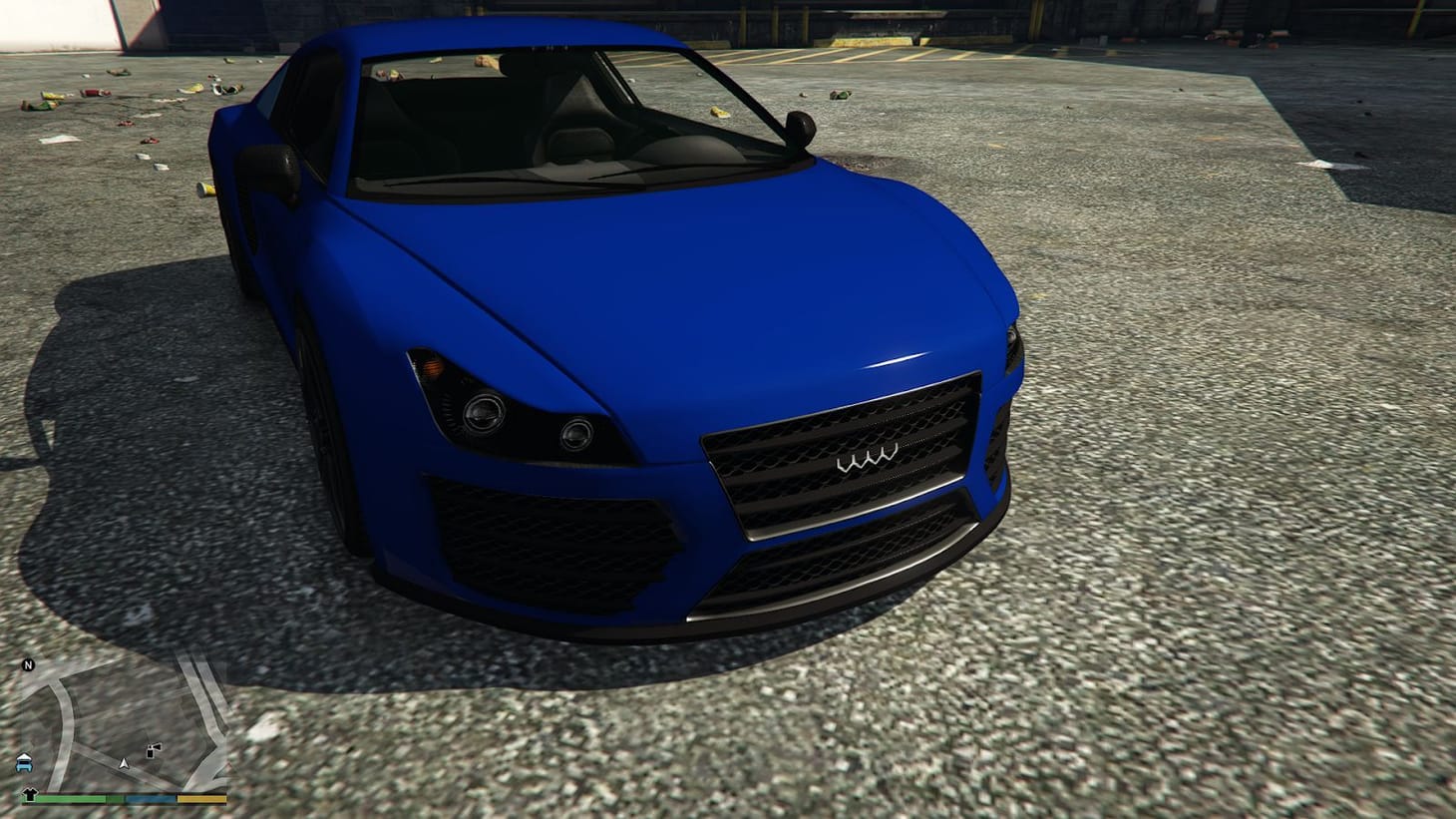Click the North compass marker on the minimap
The image size is (1456, 819).
pos(28,664)
